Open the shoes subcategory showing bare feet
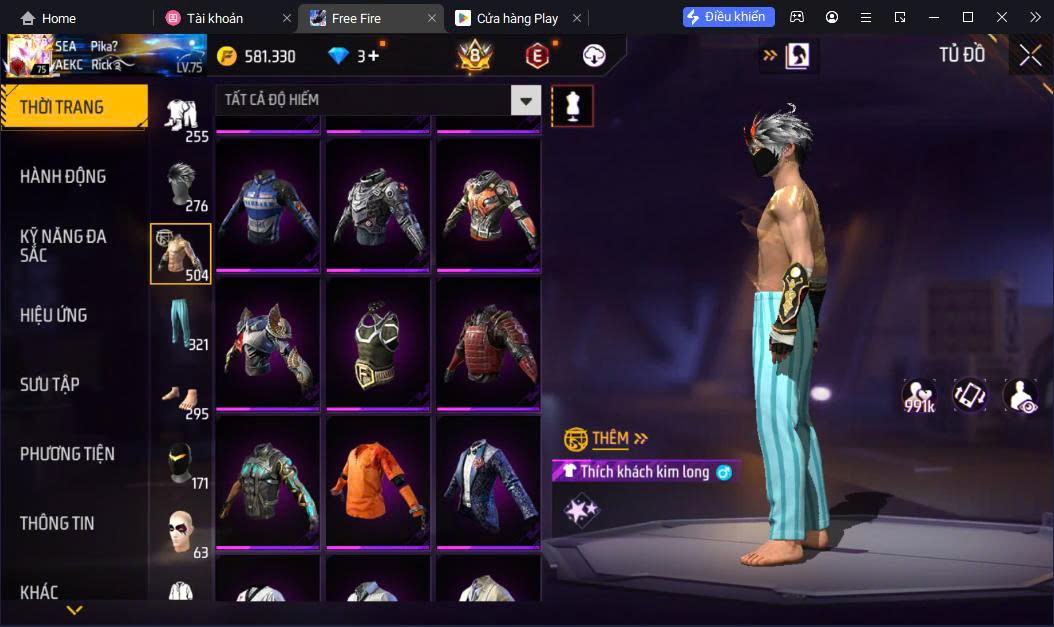The width and height of the screenshot is (1054, 627). point(181,394)
